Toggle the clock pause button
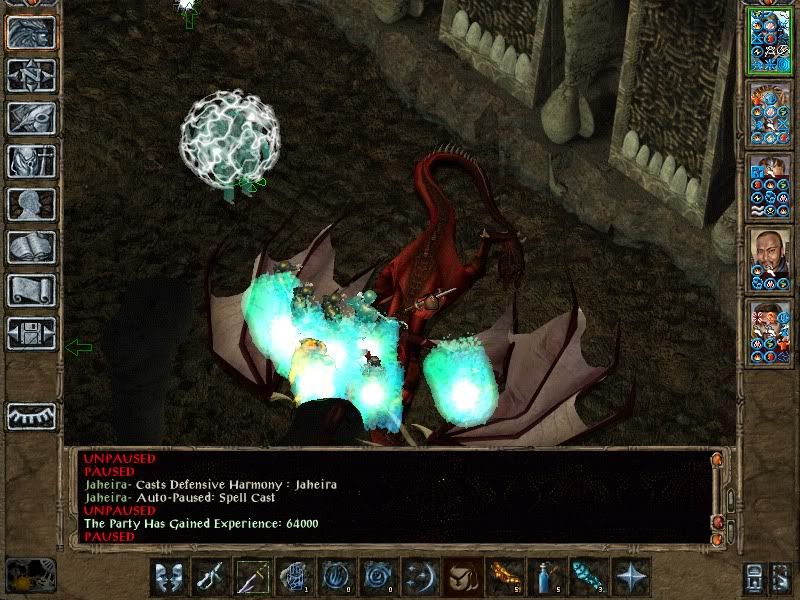This screenshot has width=800, height=600. pos(28,577)
